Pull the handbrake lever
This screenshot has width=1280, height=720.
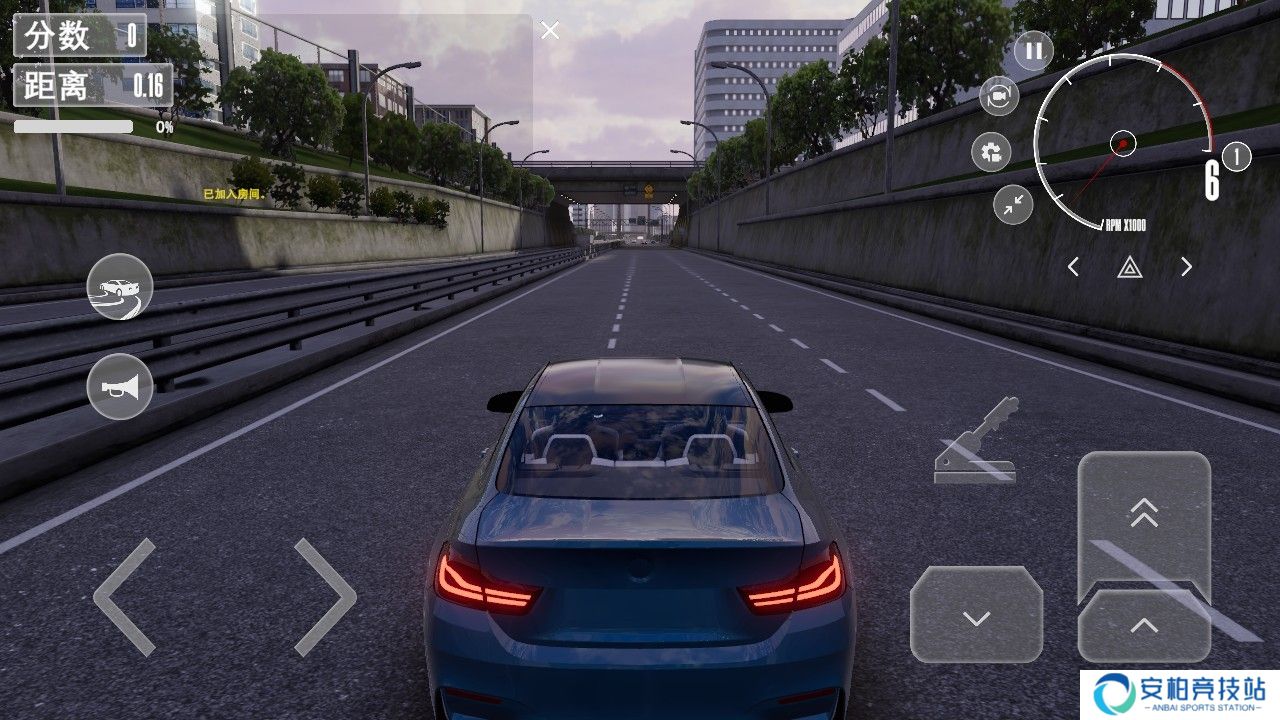pyautogui.click(x=976, y=442)
